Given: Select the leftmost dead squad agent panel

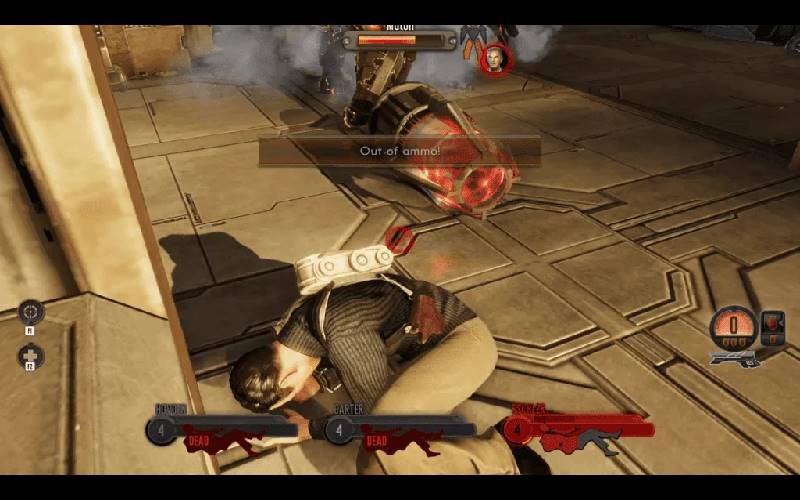Looking at the screenshot, I should (225, 430).
